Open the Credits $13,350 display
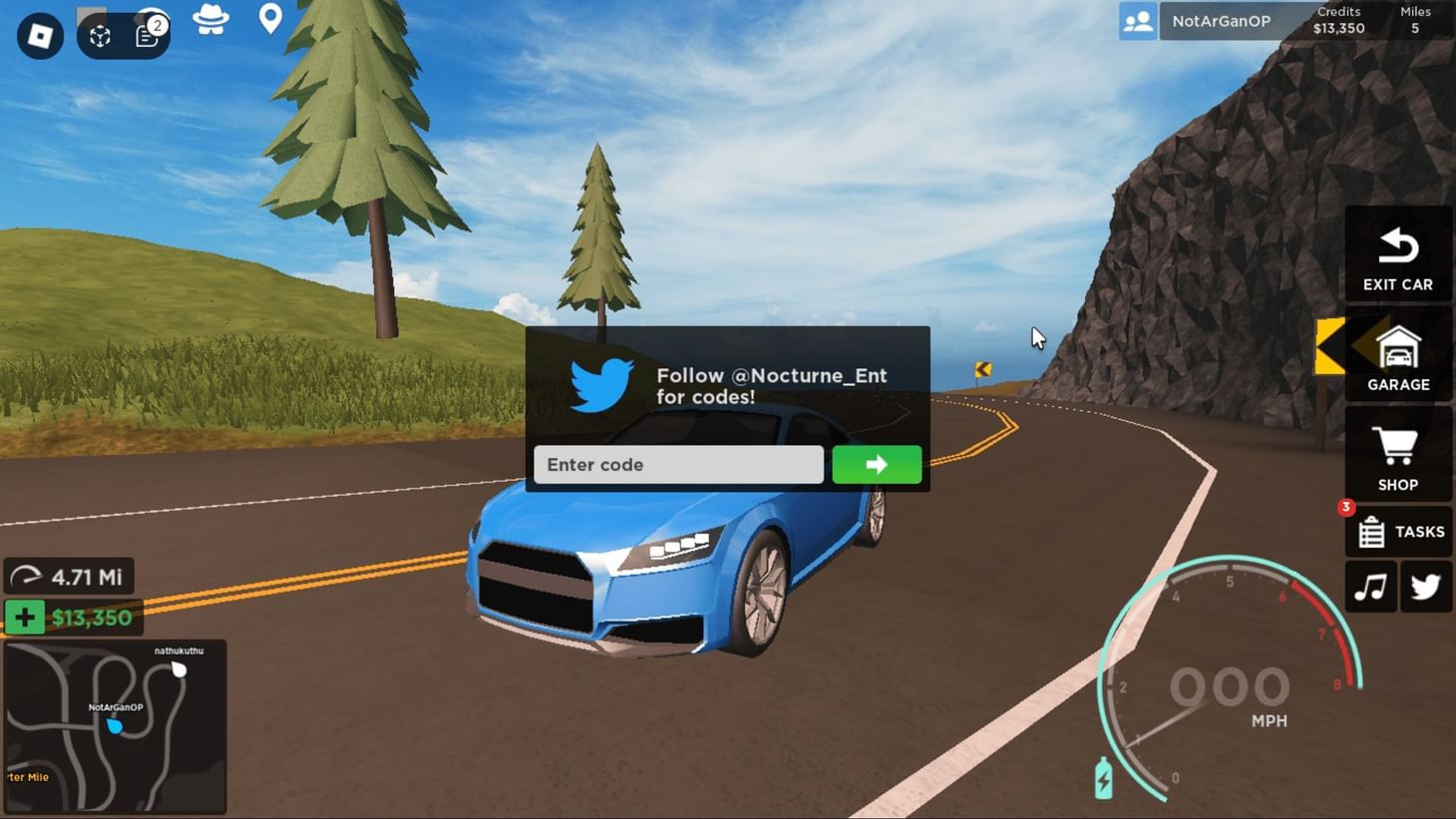 [x=1338, y=20]
